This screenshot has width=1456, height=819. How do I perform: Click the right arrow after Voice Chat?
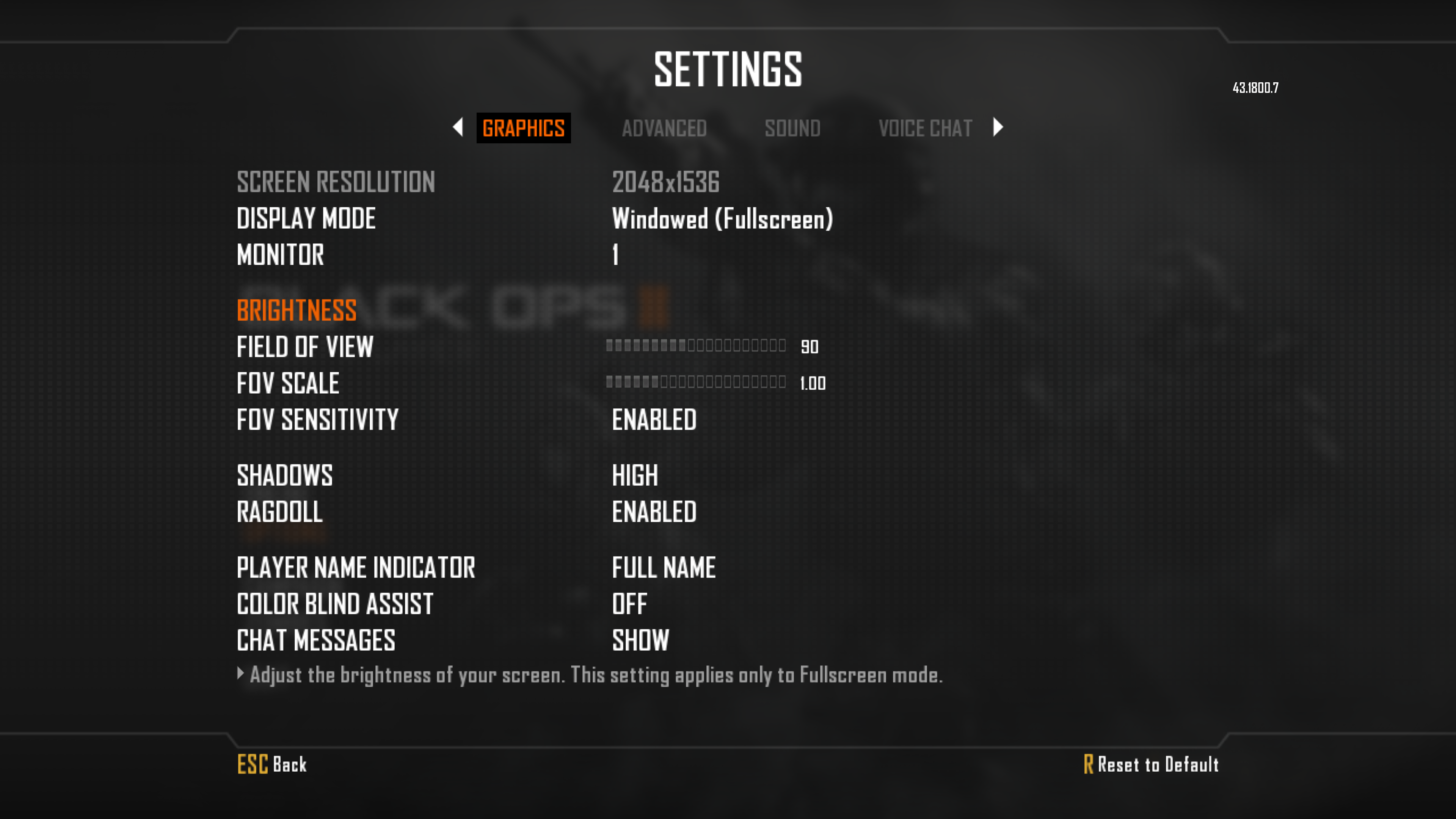tap(998, 127)
